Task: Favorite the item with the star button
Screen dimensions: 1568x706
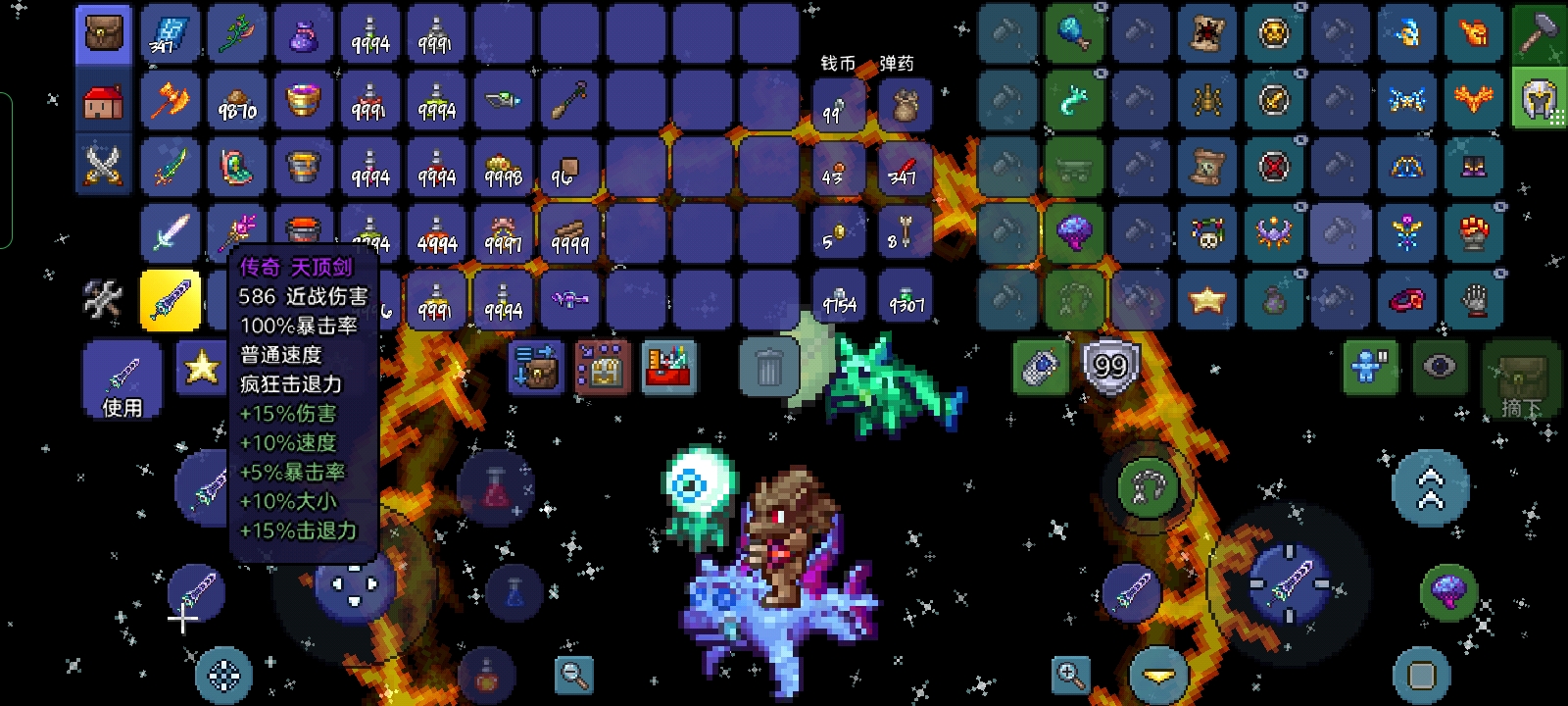Action: pos(201,368)
